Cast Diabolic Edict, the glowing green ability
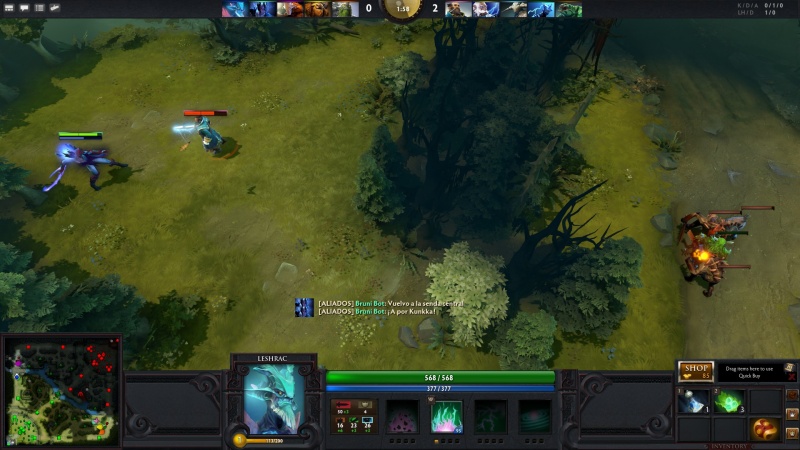 446,415
